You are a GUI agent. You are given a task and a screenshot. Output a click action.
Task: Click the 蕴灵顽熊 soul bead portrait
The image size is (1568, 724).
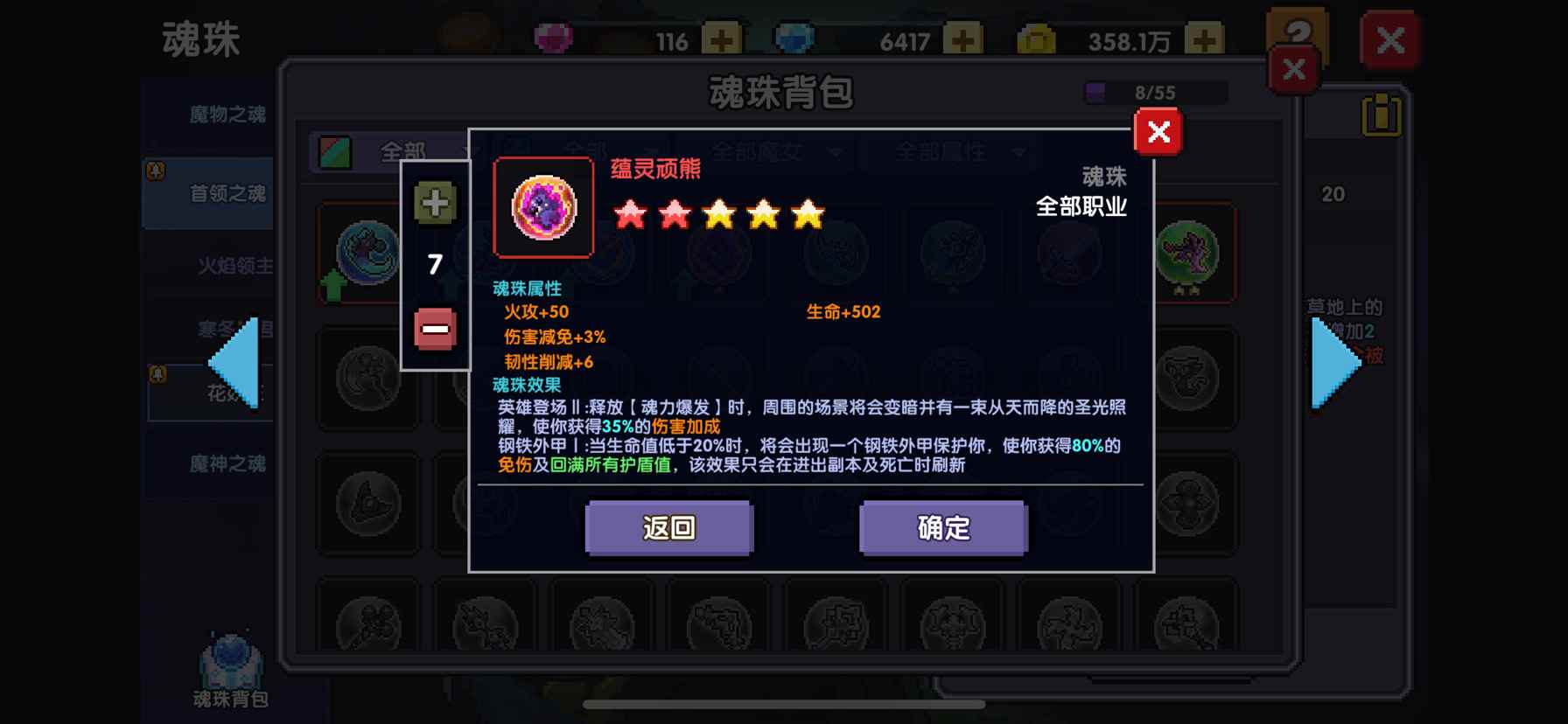(542, 207)
